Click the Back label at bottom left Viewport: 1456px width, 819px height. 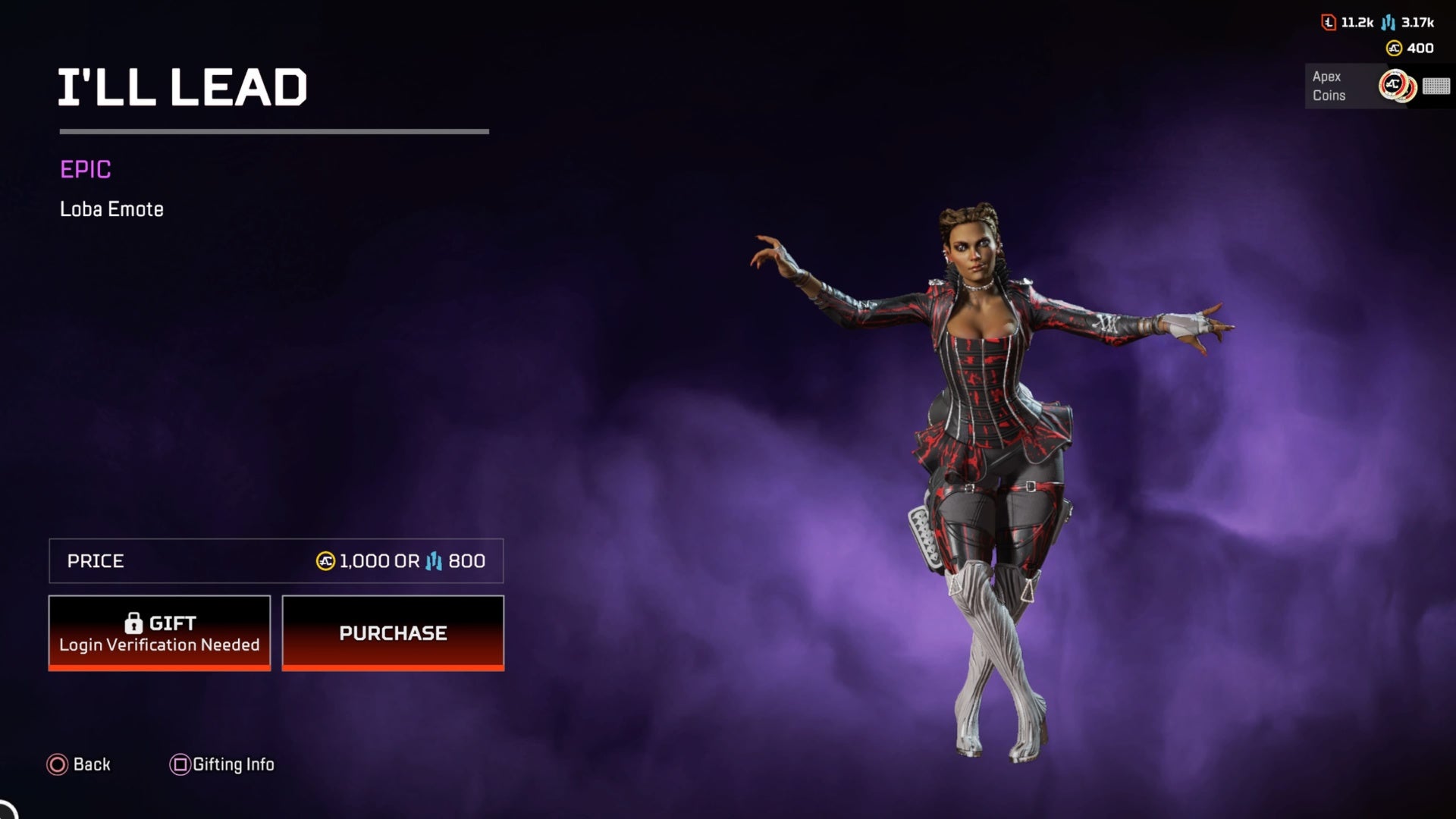coord(89,764)
